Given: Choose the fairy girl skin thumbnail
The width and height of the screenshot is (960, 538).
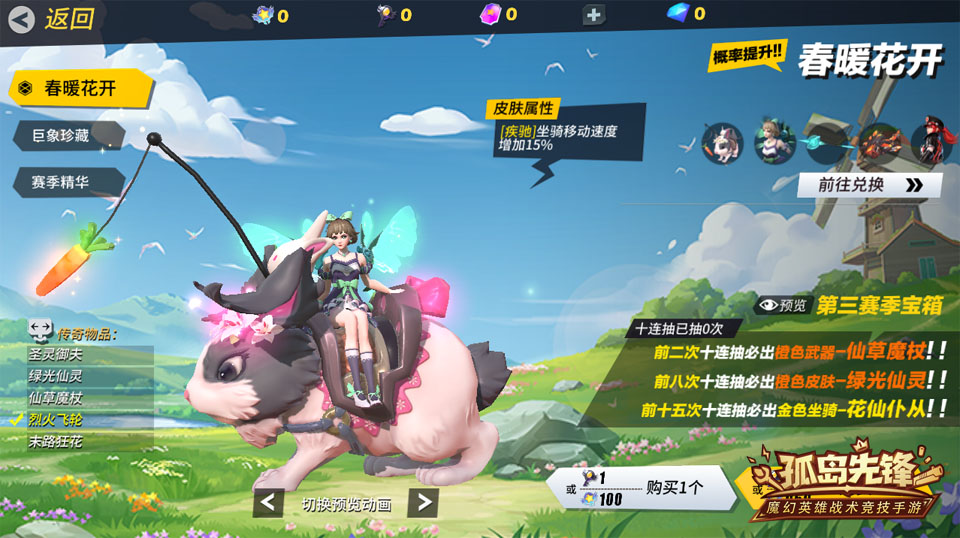Looking at the screenshot, I should [x=773, y=143].
